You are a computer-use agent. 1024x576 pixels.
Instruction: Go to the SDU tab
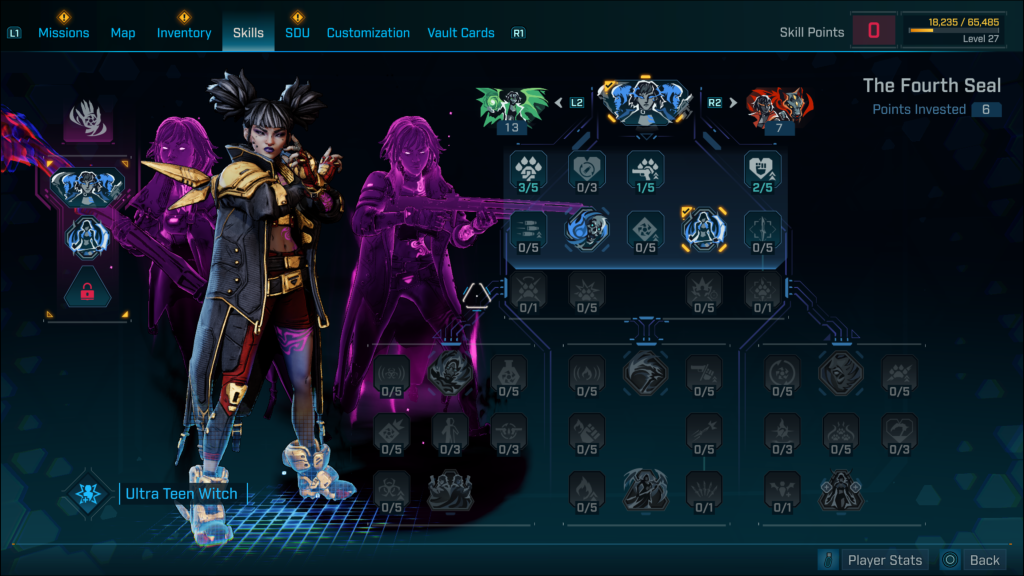tap(297, 33)
